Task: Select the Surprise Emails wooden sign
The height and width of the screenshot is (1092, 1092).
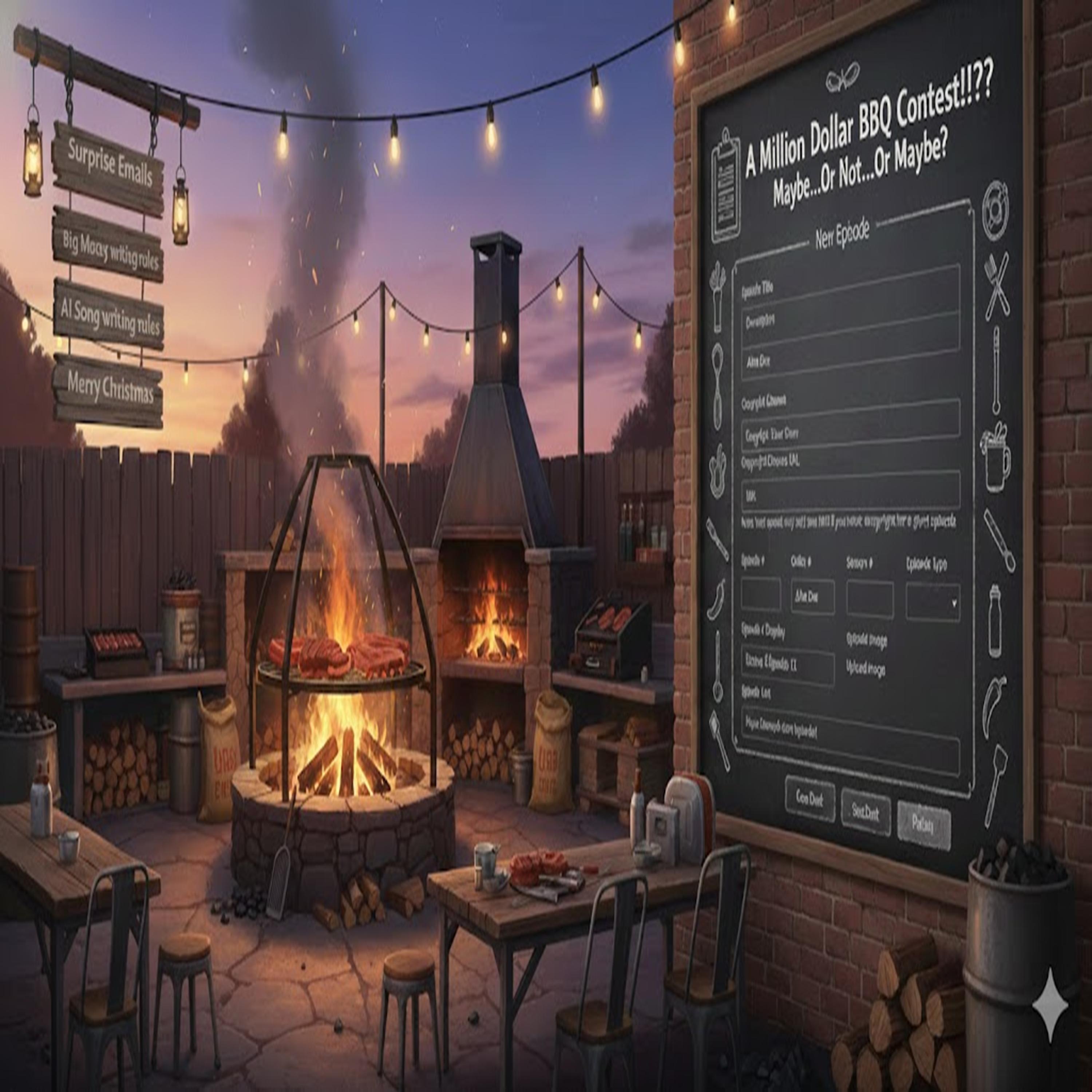Action: pos(109,167)
